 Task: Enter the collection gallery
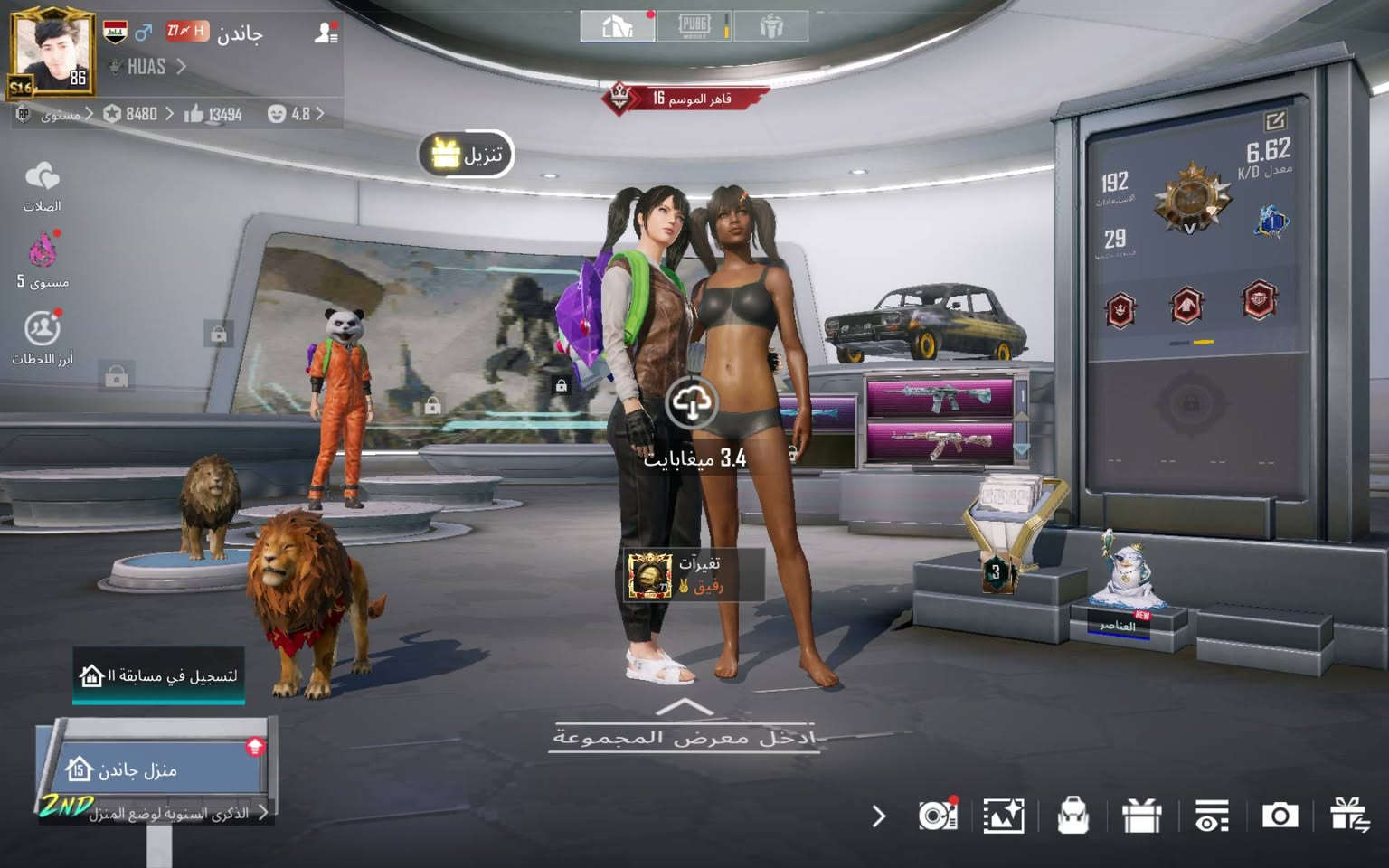point(684,732)
